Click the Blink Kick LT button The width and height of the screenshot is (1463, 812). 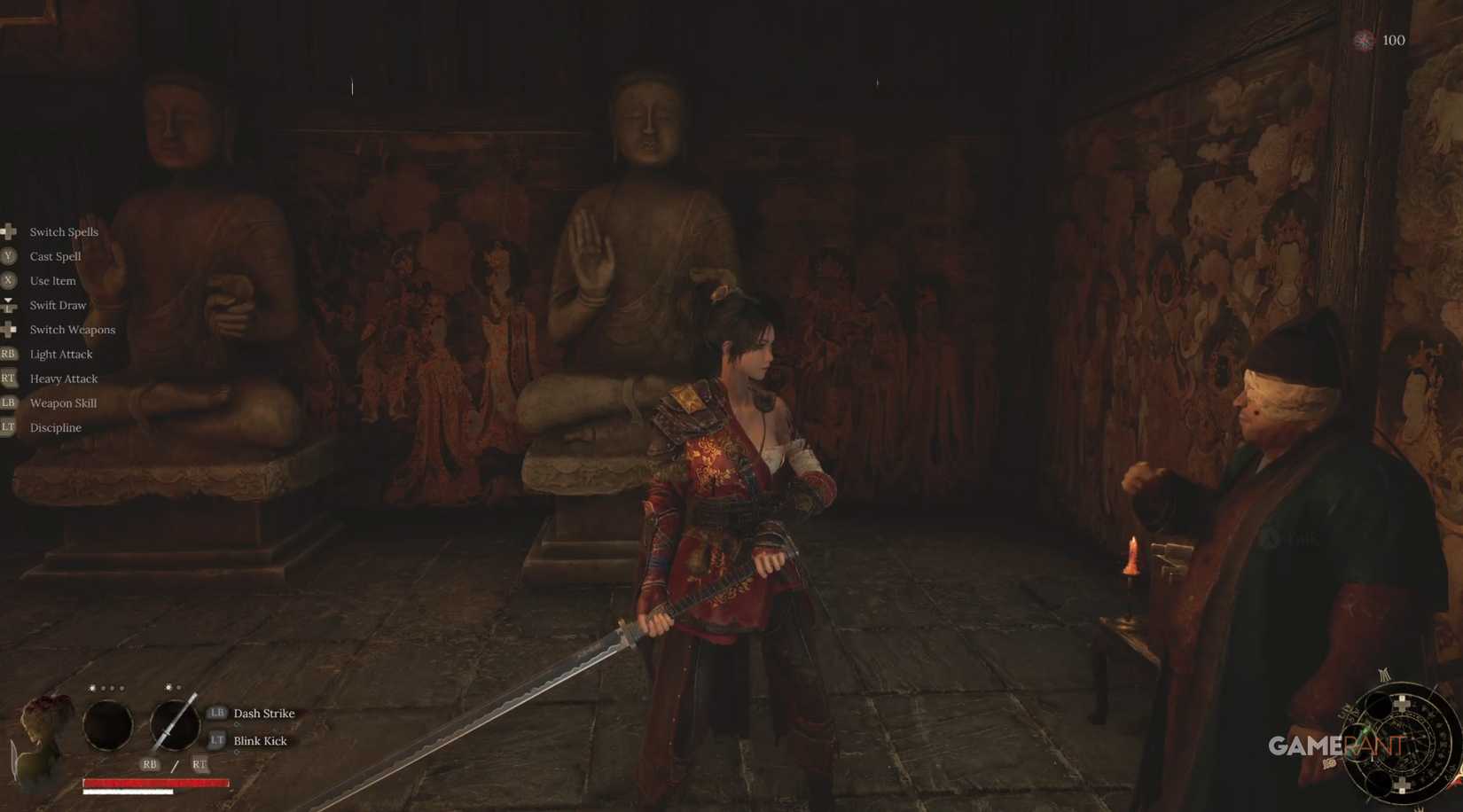[x=216, y=740]
